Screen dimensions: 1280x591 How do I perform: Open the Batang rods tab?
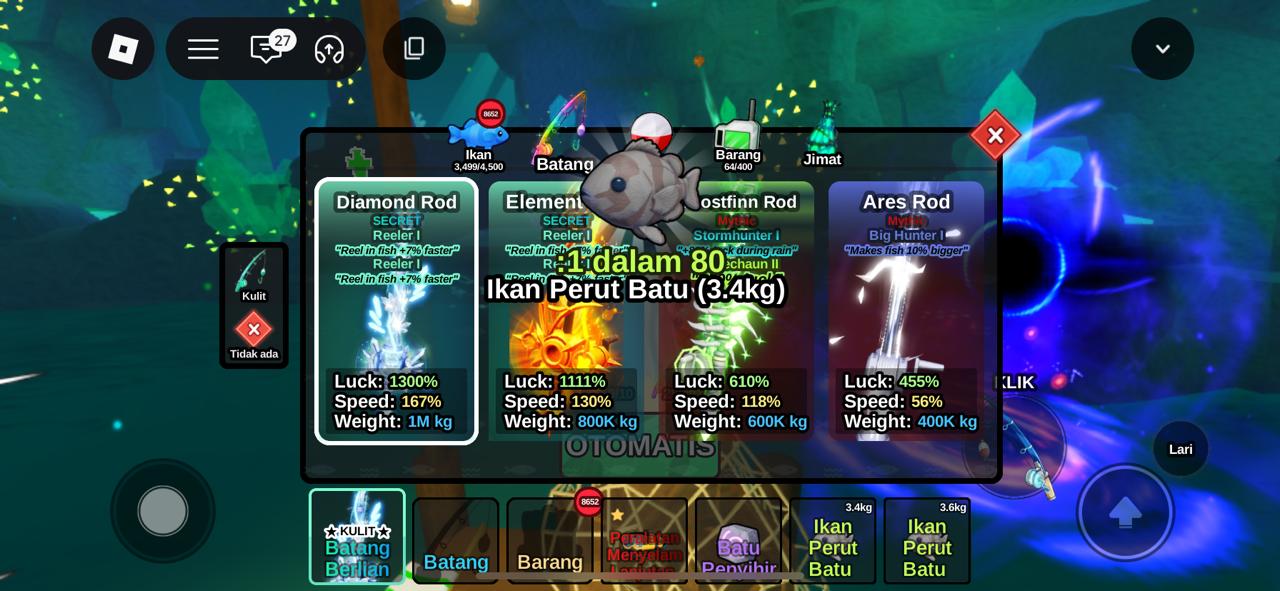(563, 137)
